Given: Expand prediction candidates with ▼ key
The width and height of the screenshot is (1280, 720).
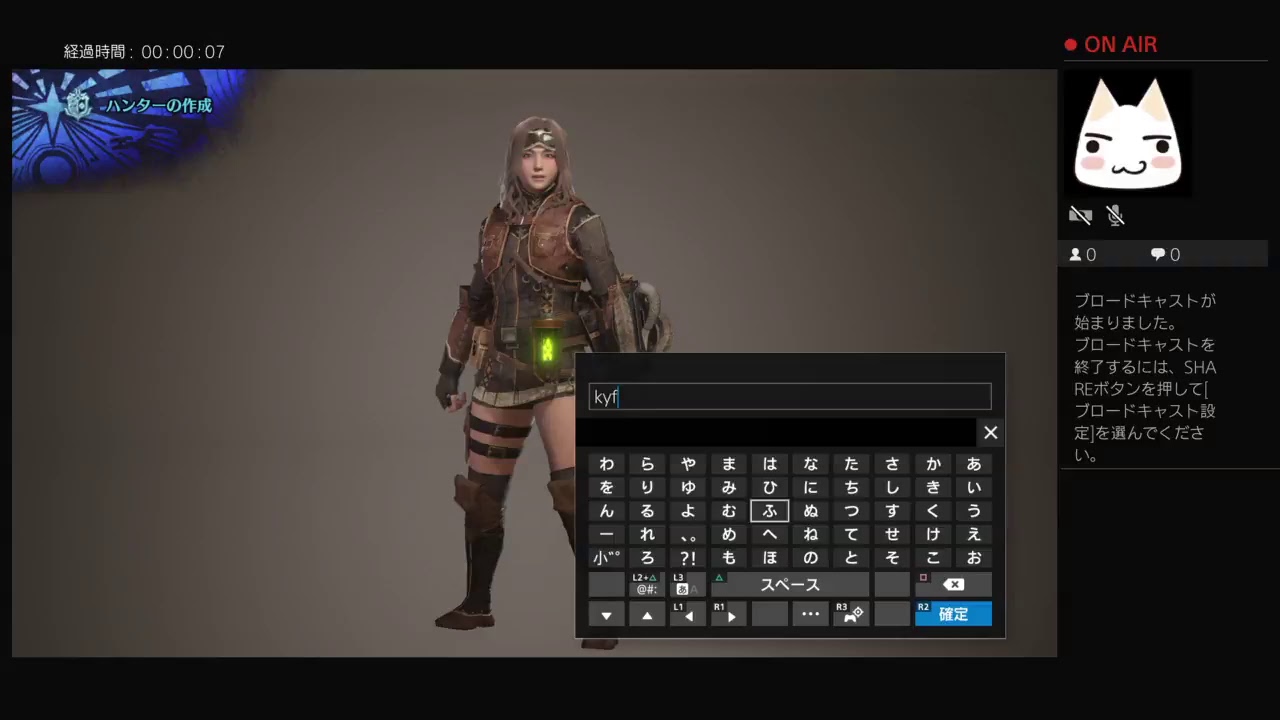Looking at the screenshot, I should click(x=606, y=614).
